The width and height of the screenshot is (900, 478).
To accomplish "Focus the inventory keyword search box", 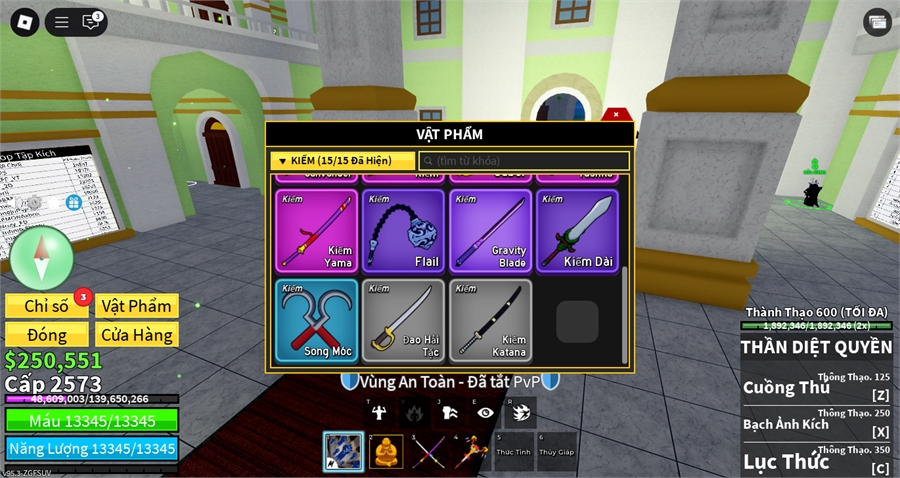I will pos(524,160).
